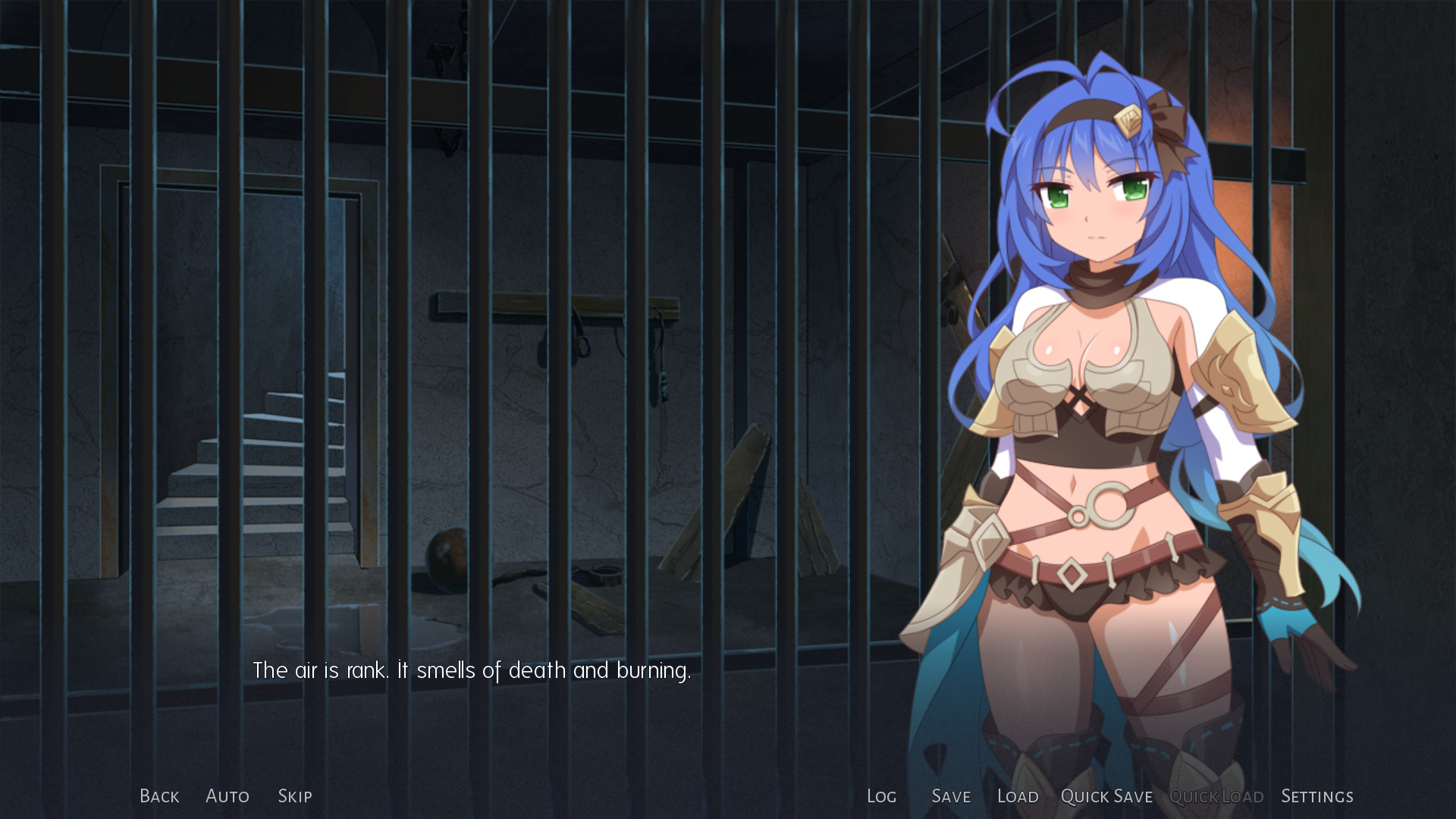Open the Save menu
The image size is (1456, 819).
951,796
